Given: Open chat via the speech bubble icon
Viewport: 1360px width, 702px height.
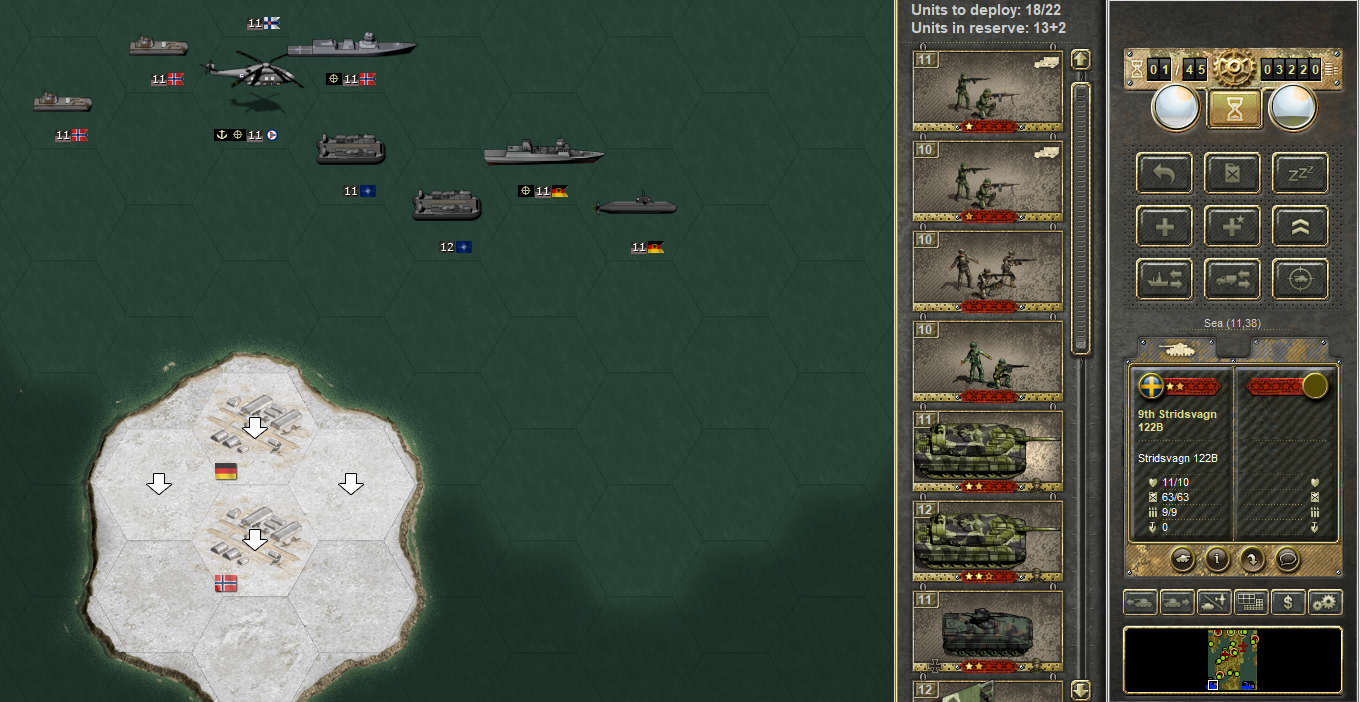Looking at the screenshot, I should (x=1288, y=559).
